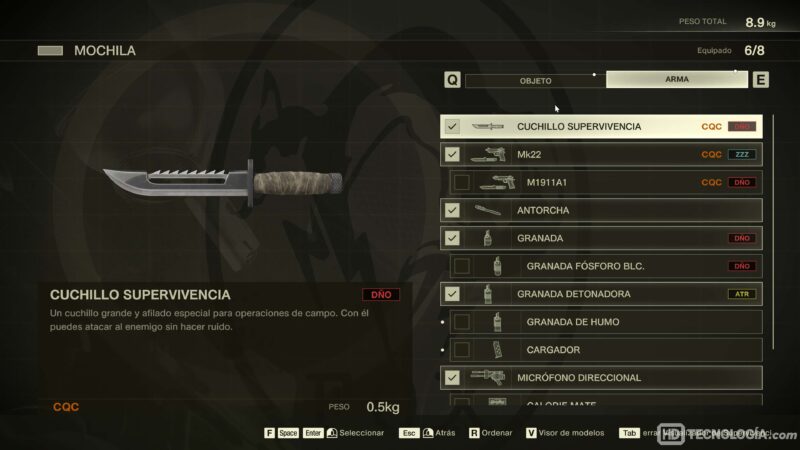Choose the Mk22 pistol entry
The height and width of the screenshot is (450, 800).
600,155
